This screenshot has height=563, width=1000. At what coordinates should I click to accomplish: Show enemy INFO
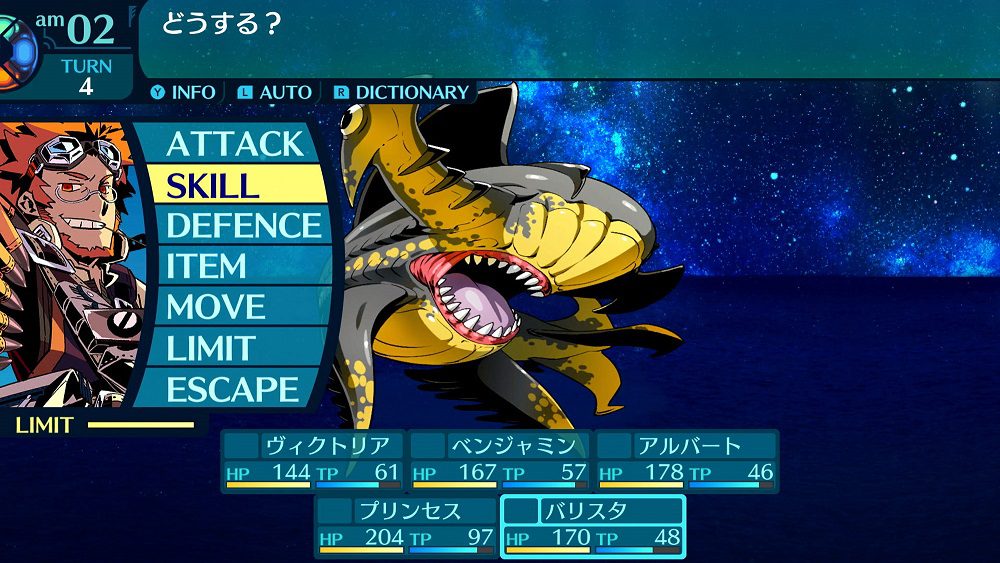click(183, 92)
